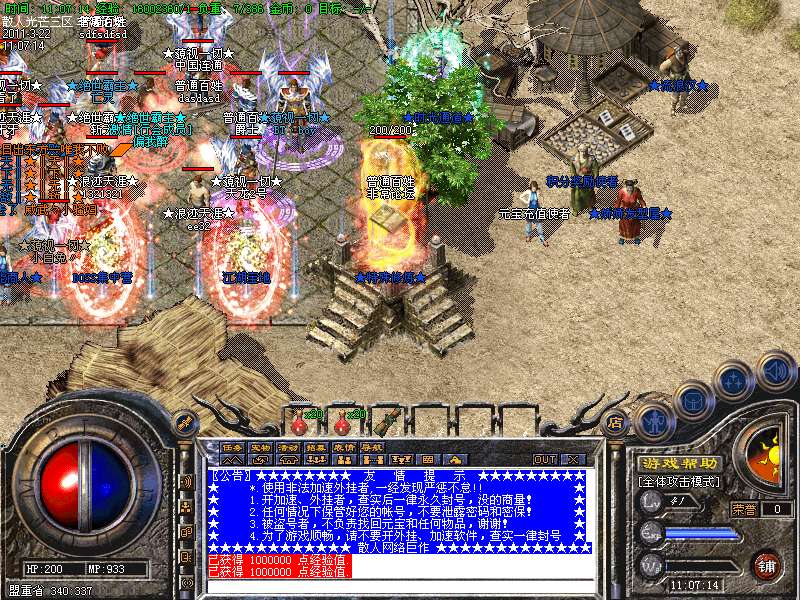Open the 活动 events button
The height and width of the screenshot is (600, 800).
(288, 446)
